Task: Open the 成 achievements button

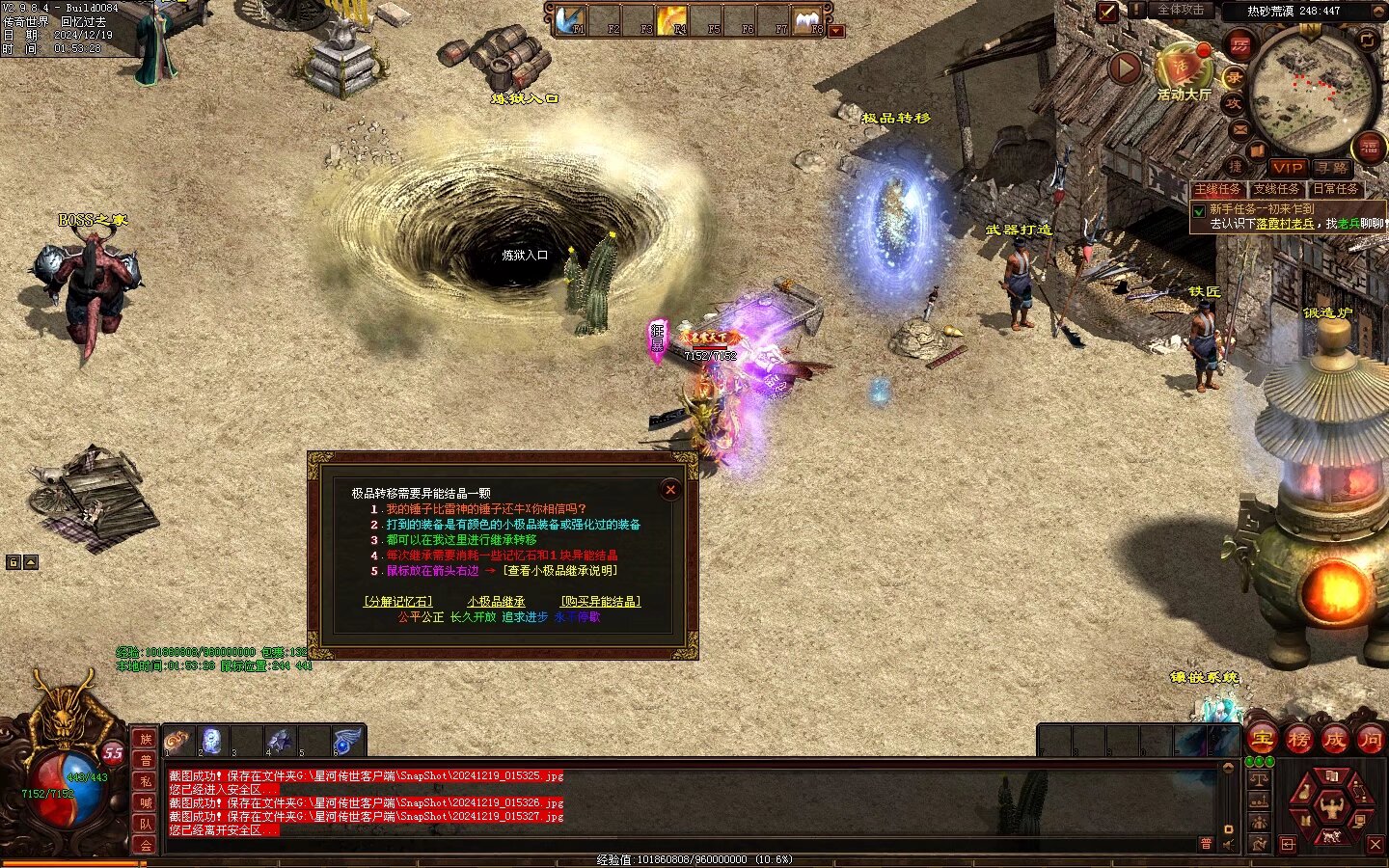Action: coord(1334,740)
